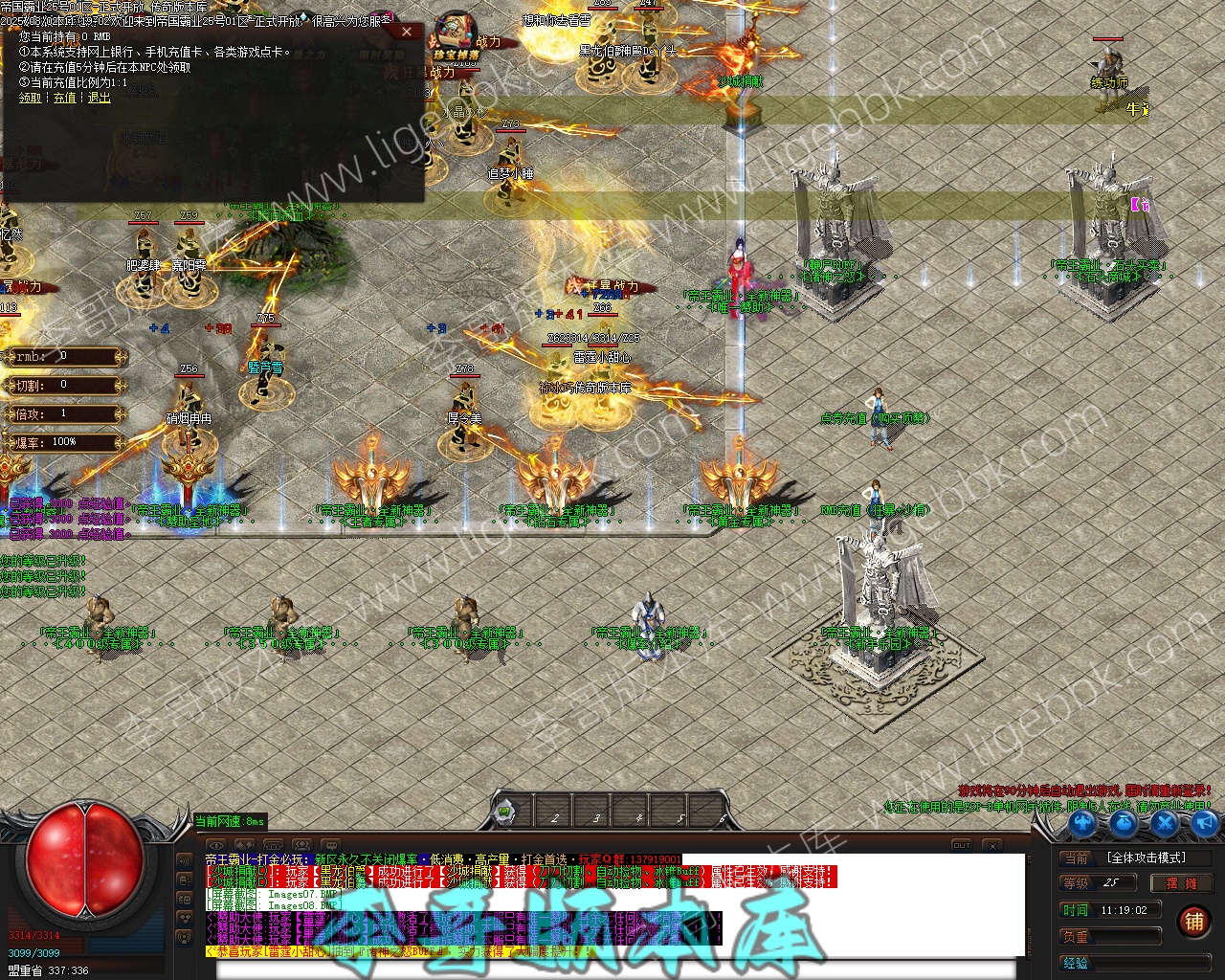Click the crossed swords icon button
Image resolution: width=1225 pixels, height=980 pixels.
1164,823
